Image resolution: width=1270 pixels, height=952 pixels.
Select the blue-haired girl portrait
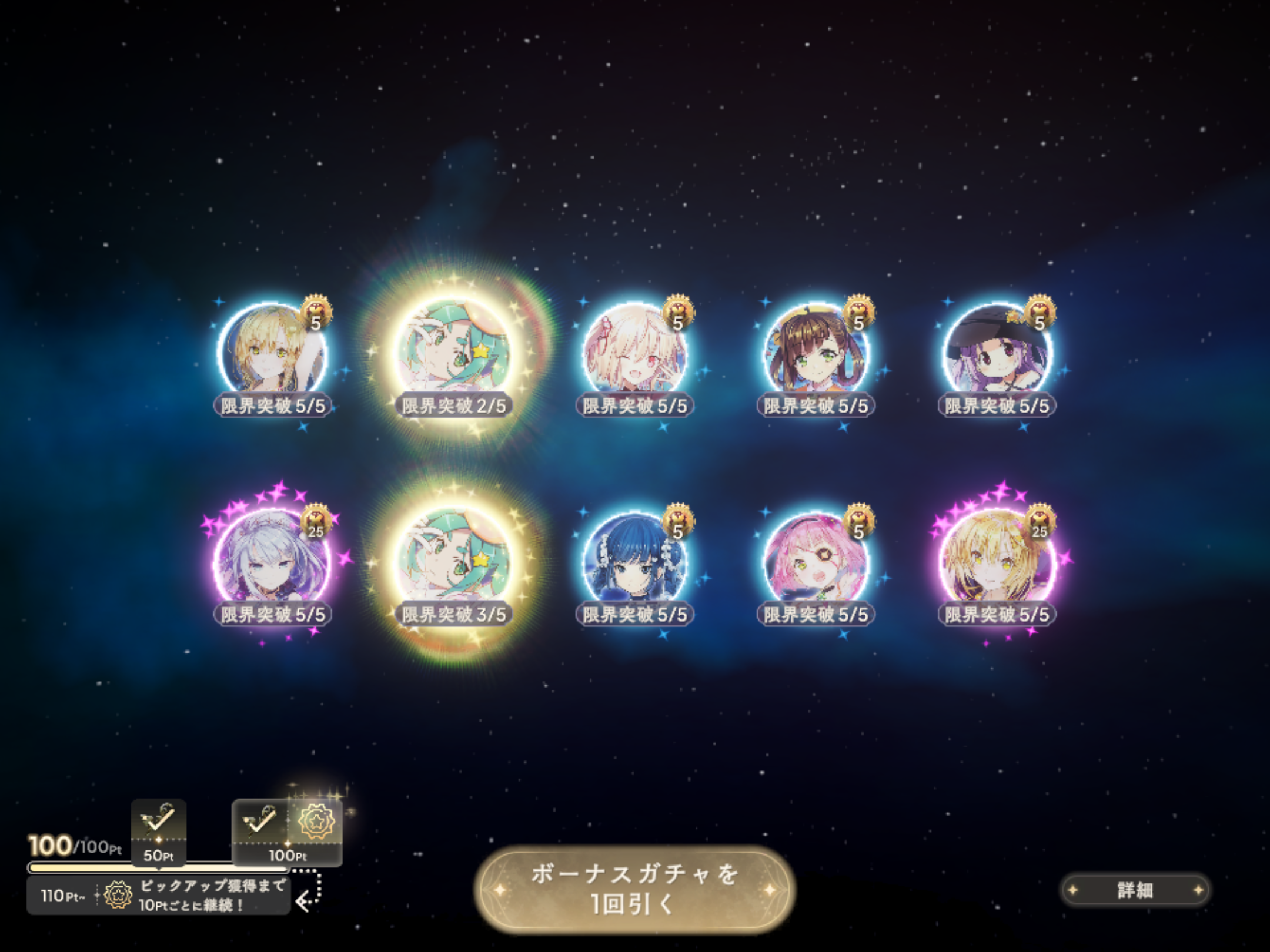tap(634, 562)
